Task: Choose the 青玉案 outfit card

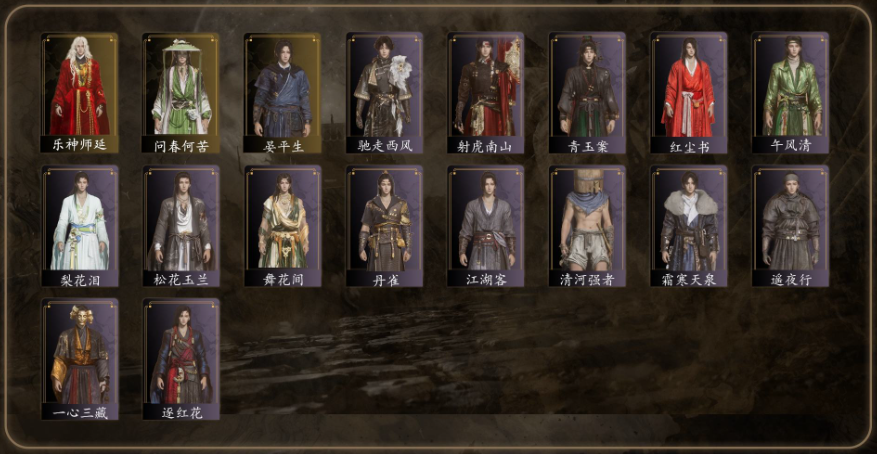Action: pos(588,93)
